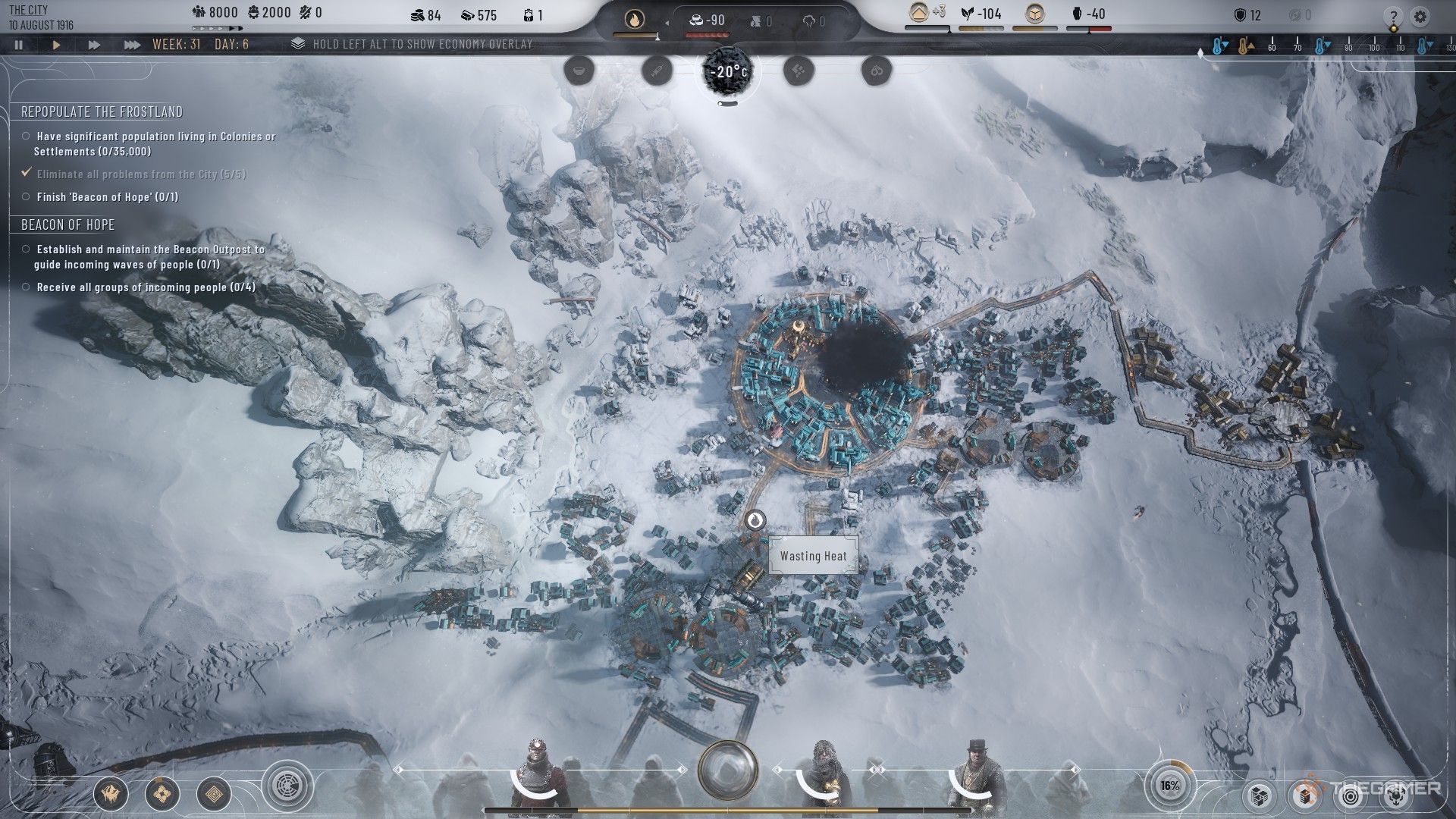This screenshot has height=819, width=1456.
Task: Click the -20°C temperature indicator
Action: (x=728, y=72)
